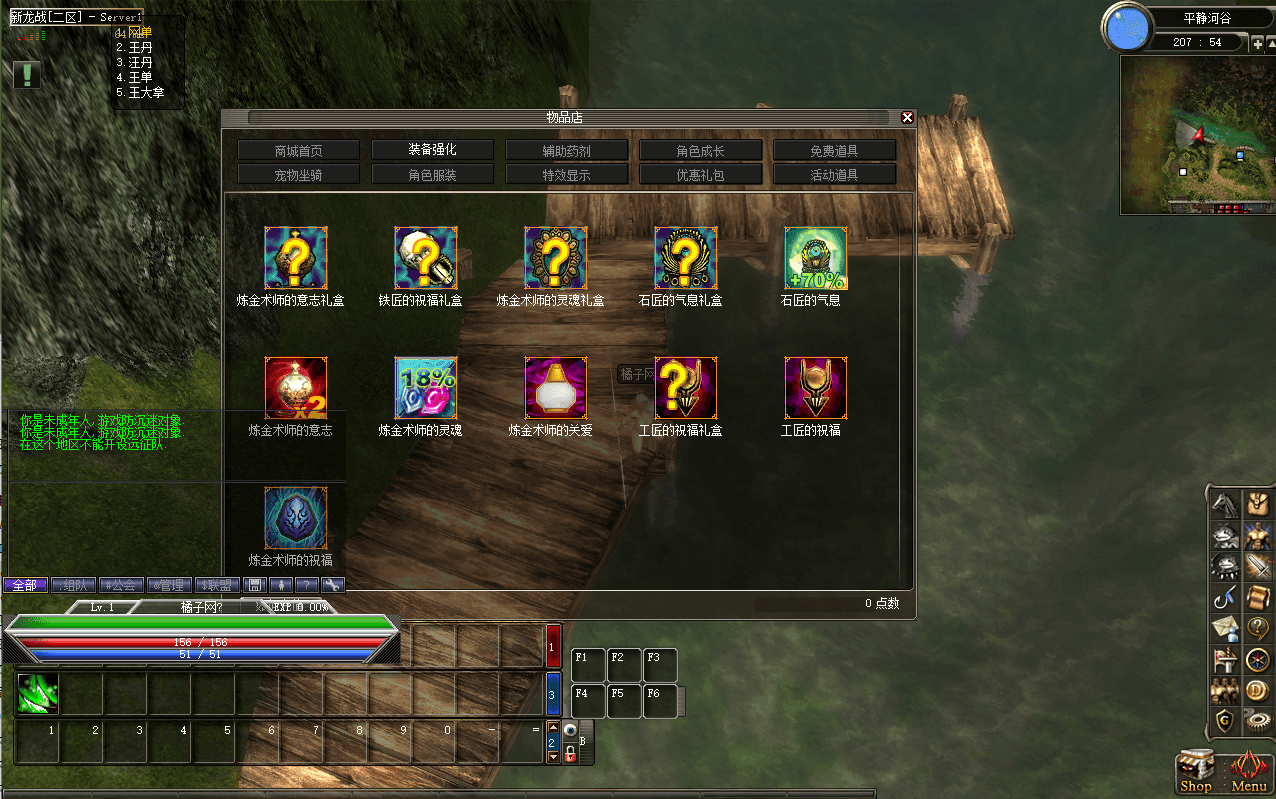The height and width of the screenshot is (799, 1276).
Task: Open the 宠物坐骑 category
Action: point(298,175)
